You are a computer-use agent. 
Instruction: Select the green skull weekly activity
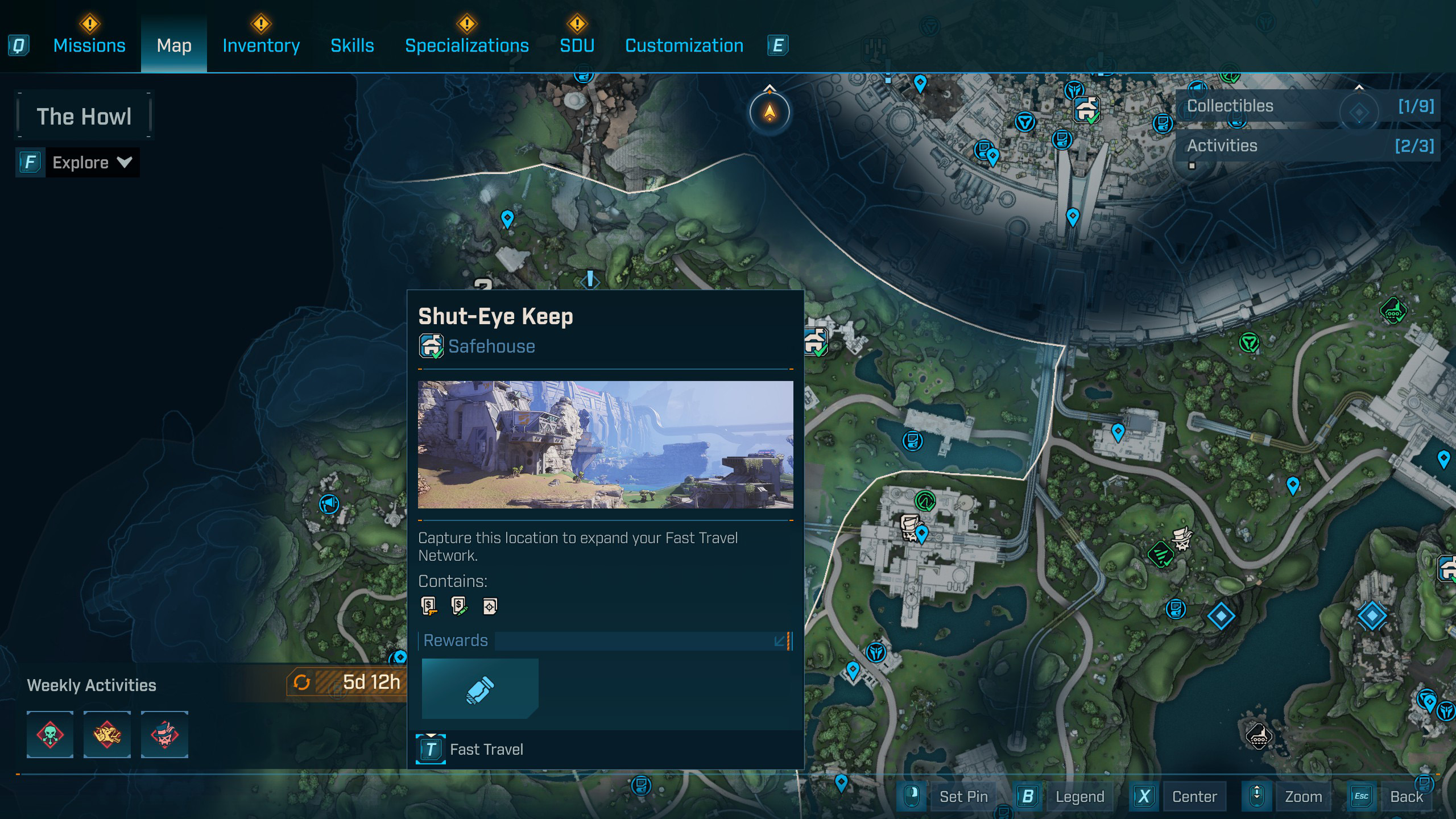(50, 734)
